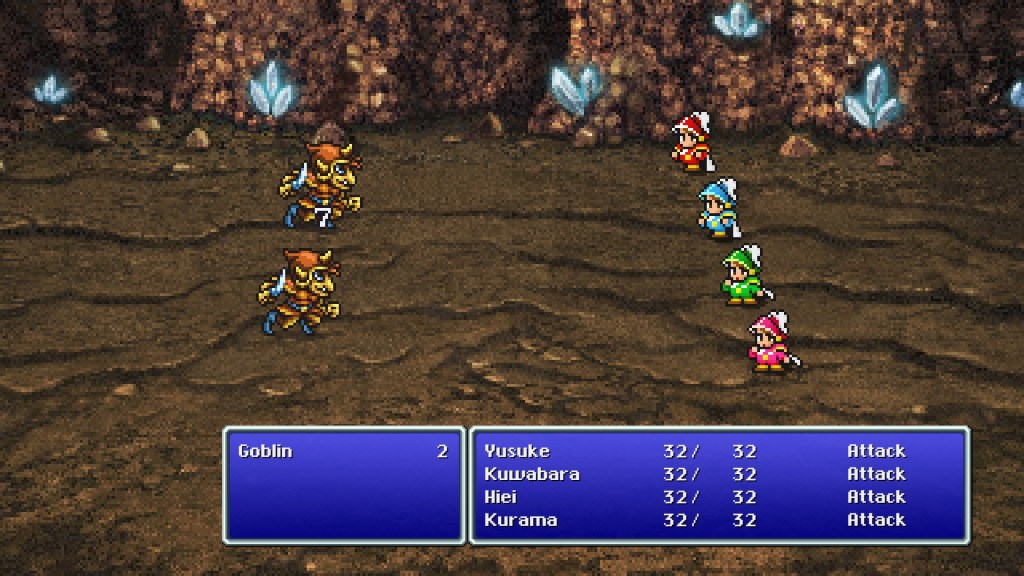
Task: Select the Goblin entry in the enemy list
Action: 266,451
